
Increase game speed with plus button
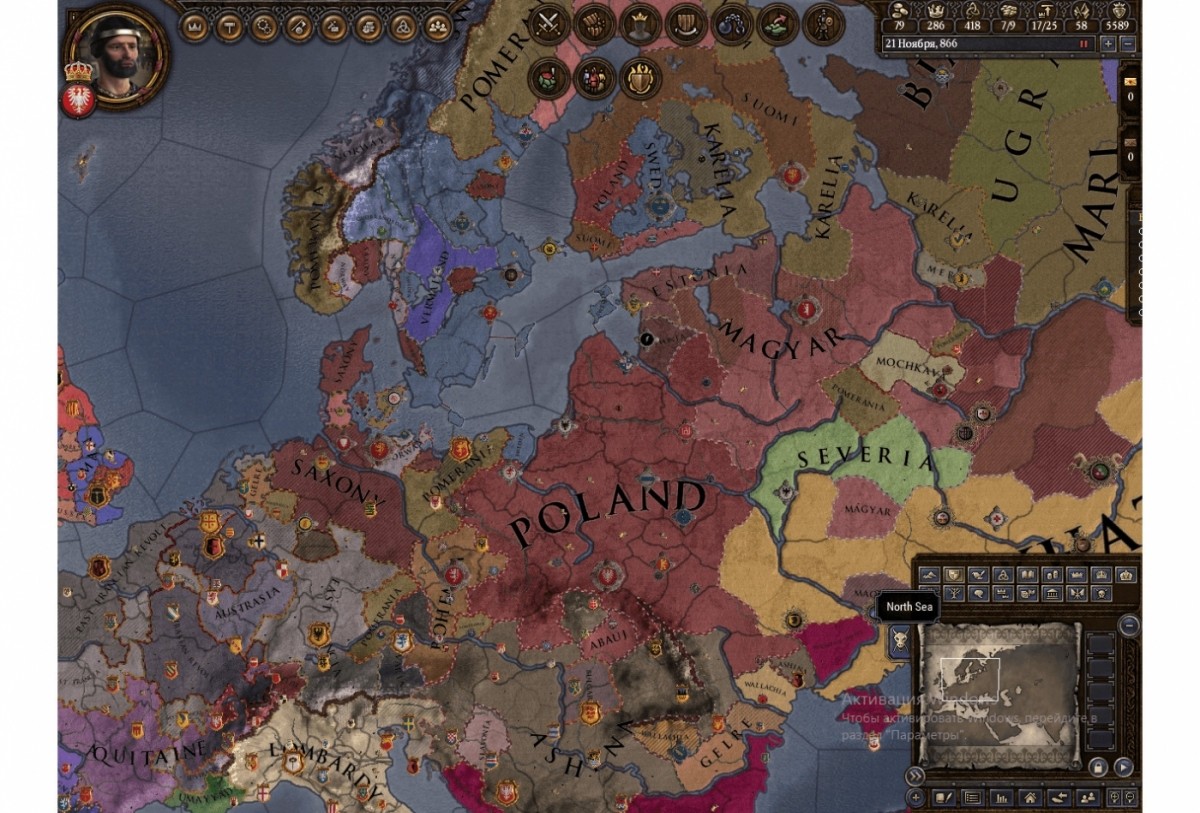tap(1108, 44)
